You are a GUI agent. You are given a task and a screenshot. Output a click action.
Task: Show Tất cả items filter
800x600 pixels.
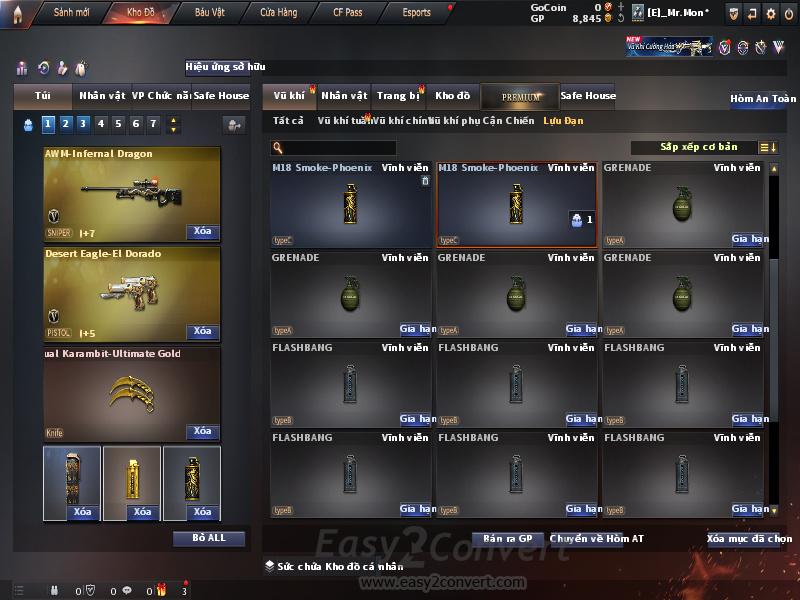(288, 121)
